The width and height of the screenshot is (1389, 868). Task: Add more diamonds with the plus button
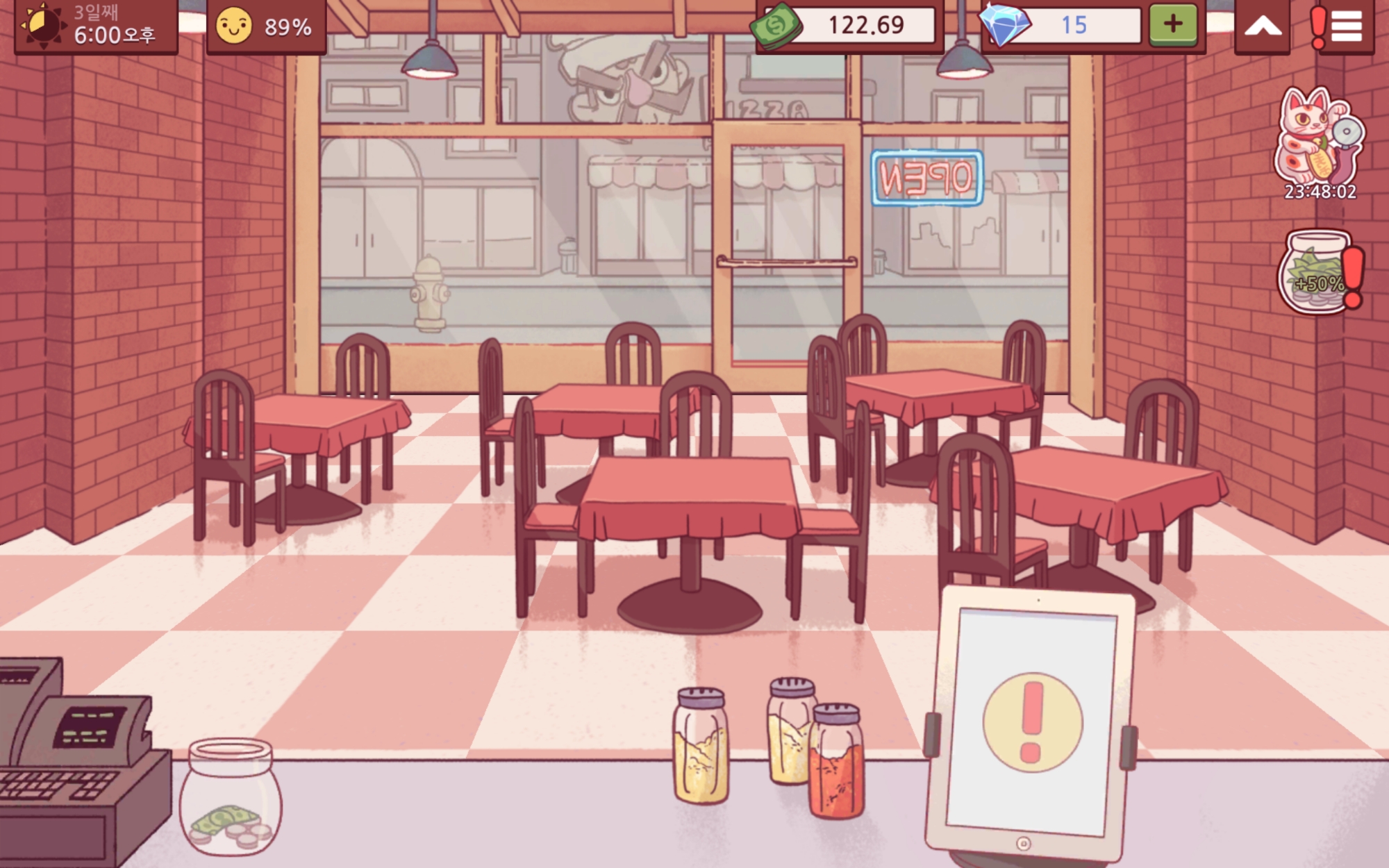[1173, 24]
